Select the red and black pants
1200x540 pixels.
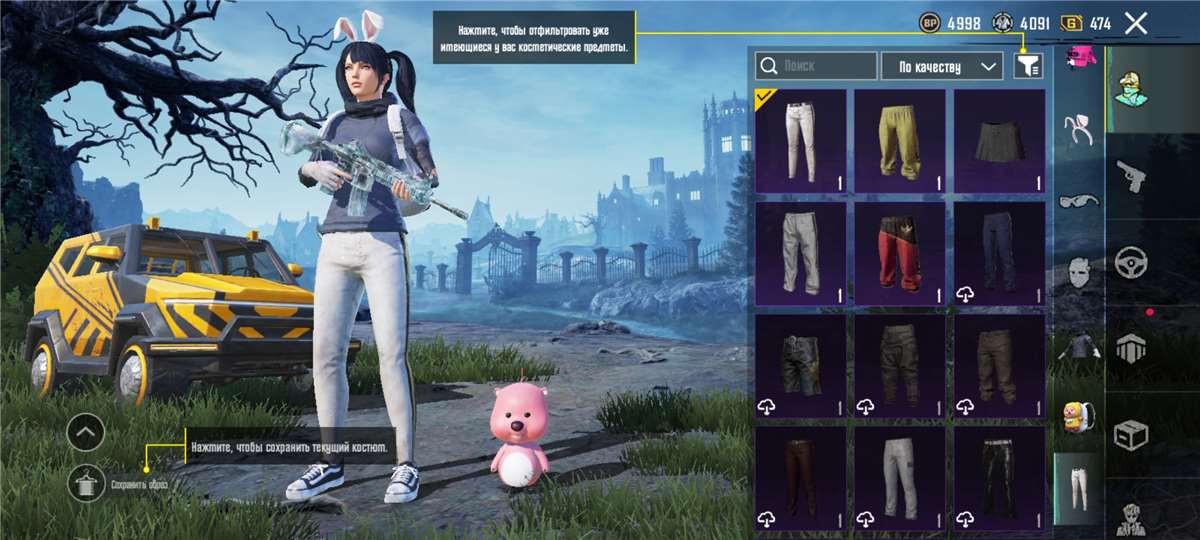click(x=899, y=253)
